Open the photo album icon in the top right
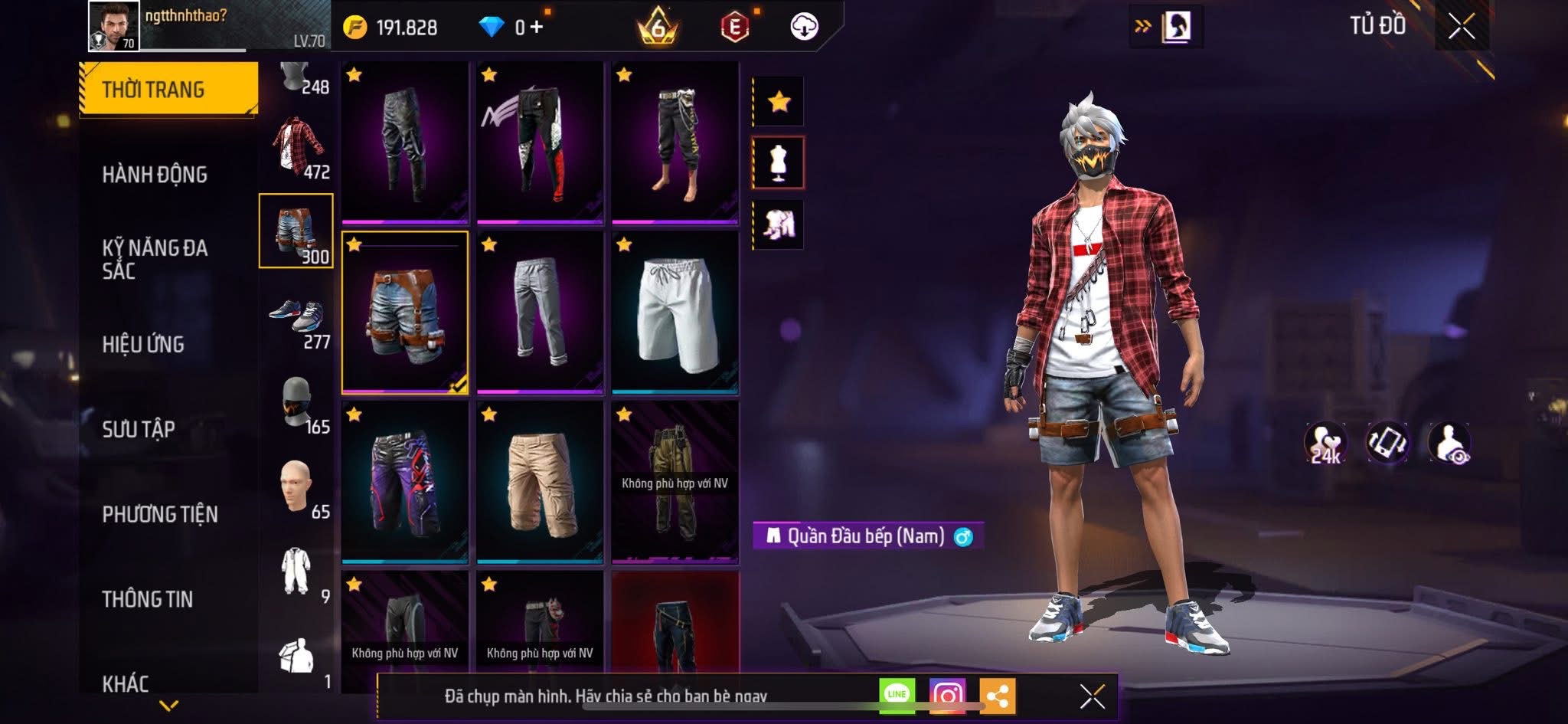Viewport: 1568px width, 724px height. pos(1177,25)
